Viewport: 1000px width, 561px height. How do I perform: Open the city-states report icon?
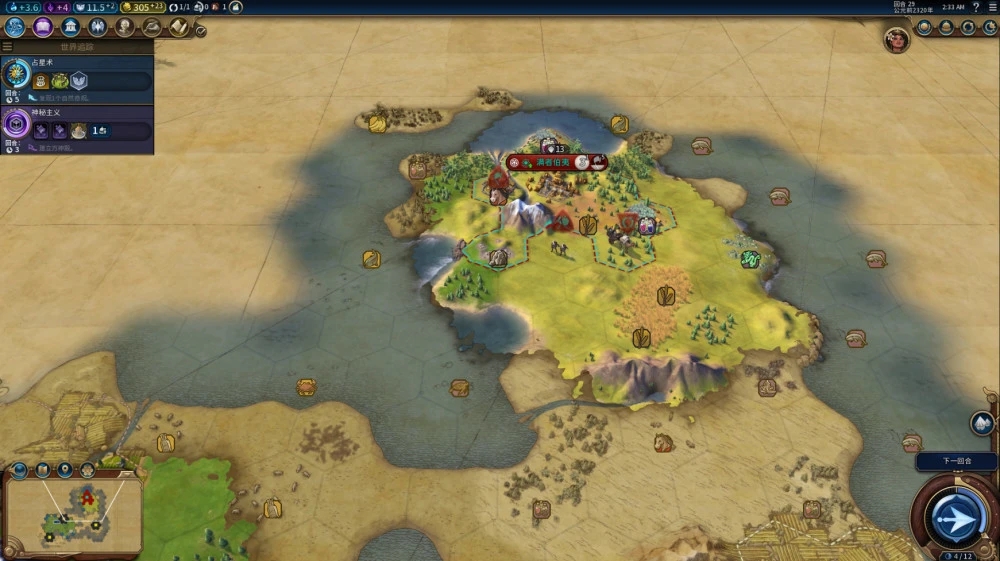tap(946, 28)
